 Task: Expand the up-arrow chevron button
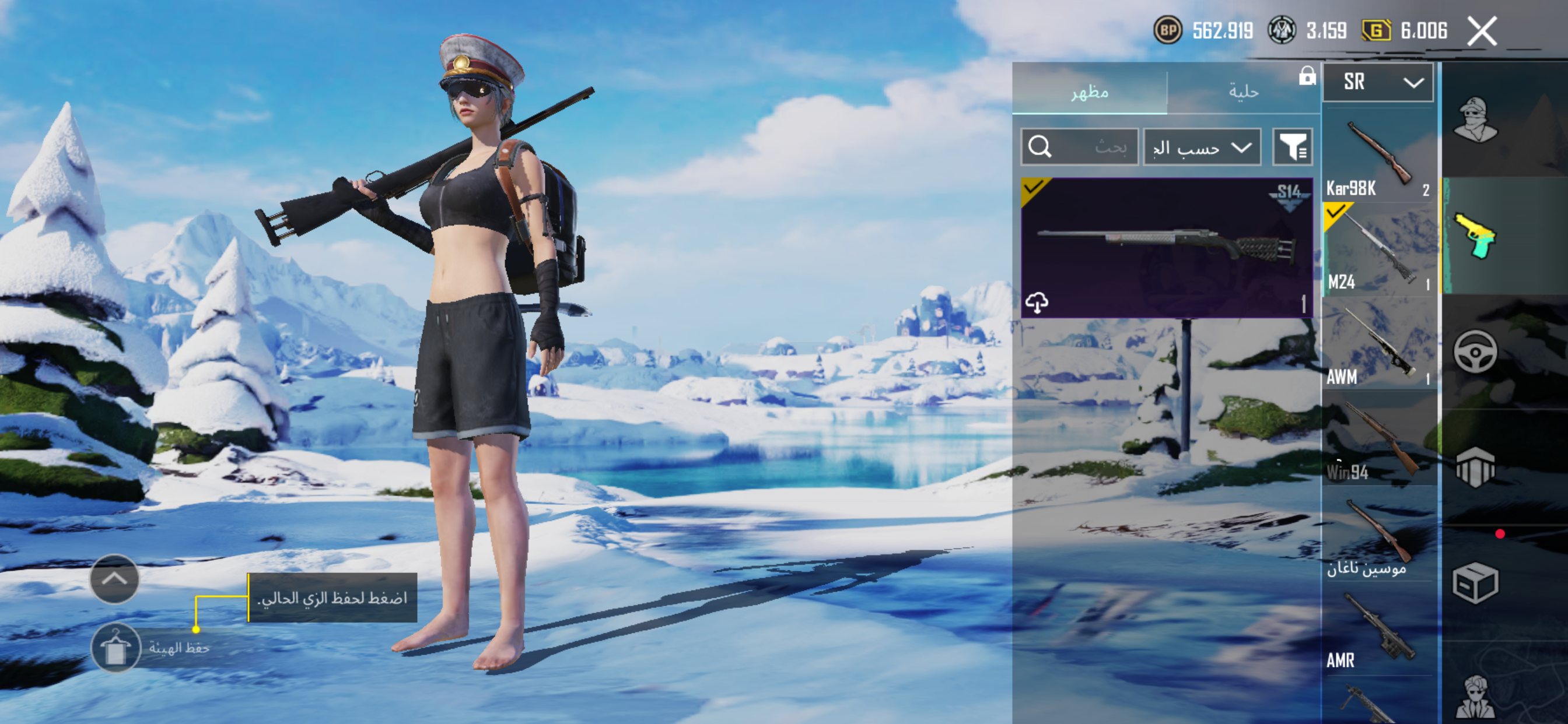click(114, 579)
